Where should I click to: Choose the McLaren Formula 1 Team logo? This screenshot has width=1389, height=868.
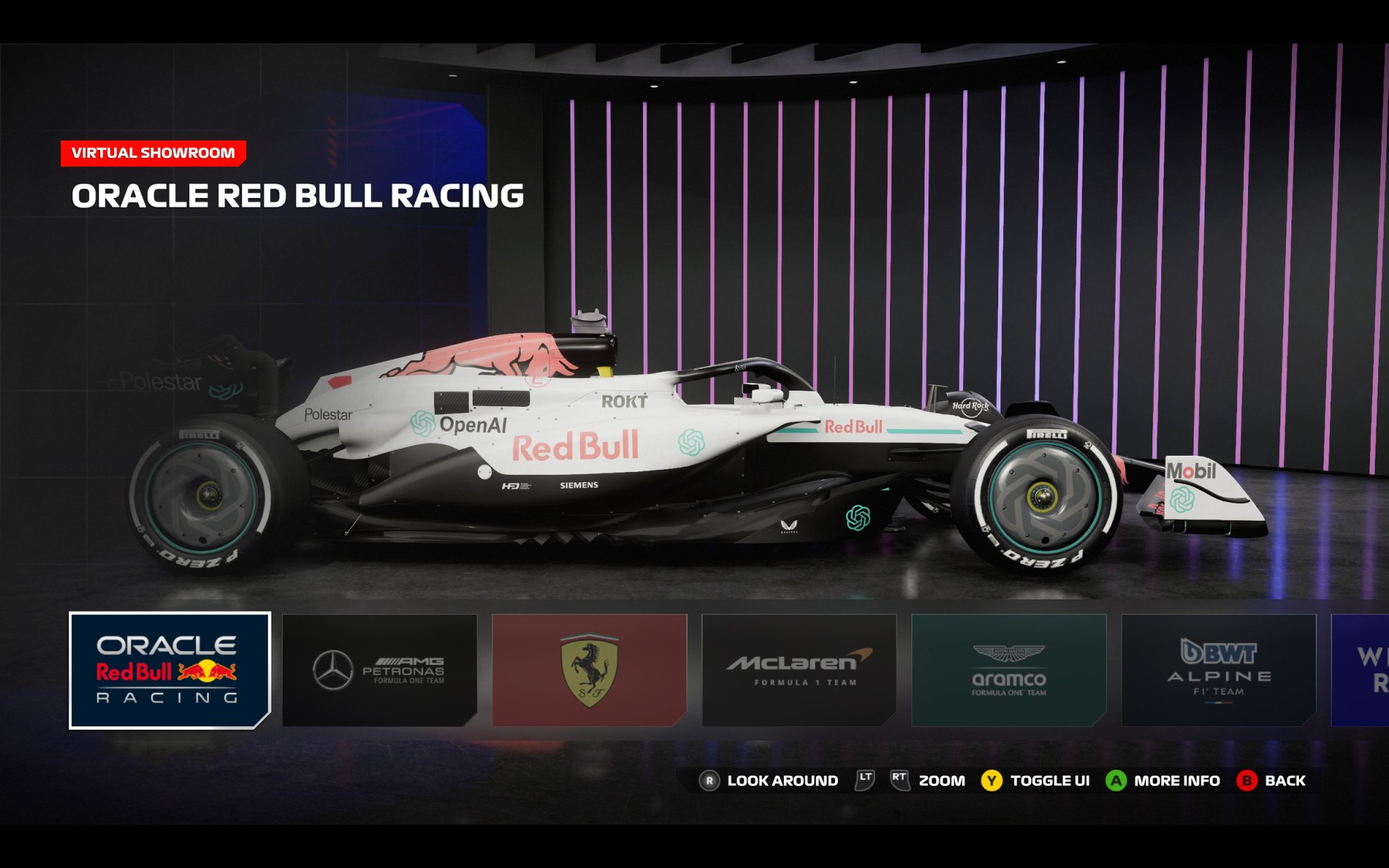798,665
